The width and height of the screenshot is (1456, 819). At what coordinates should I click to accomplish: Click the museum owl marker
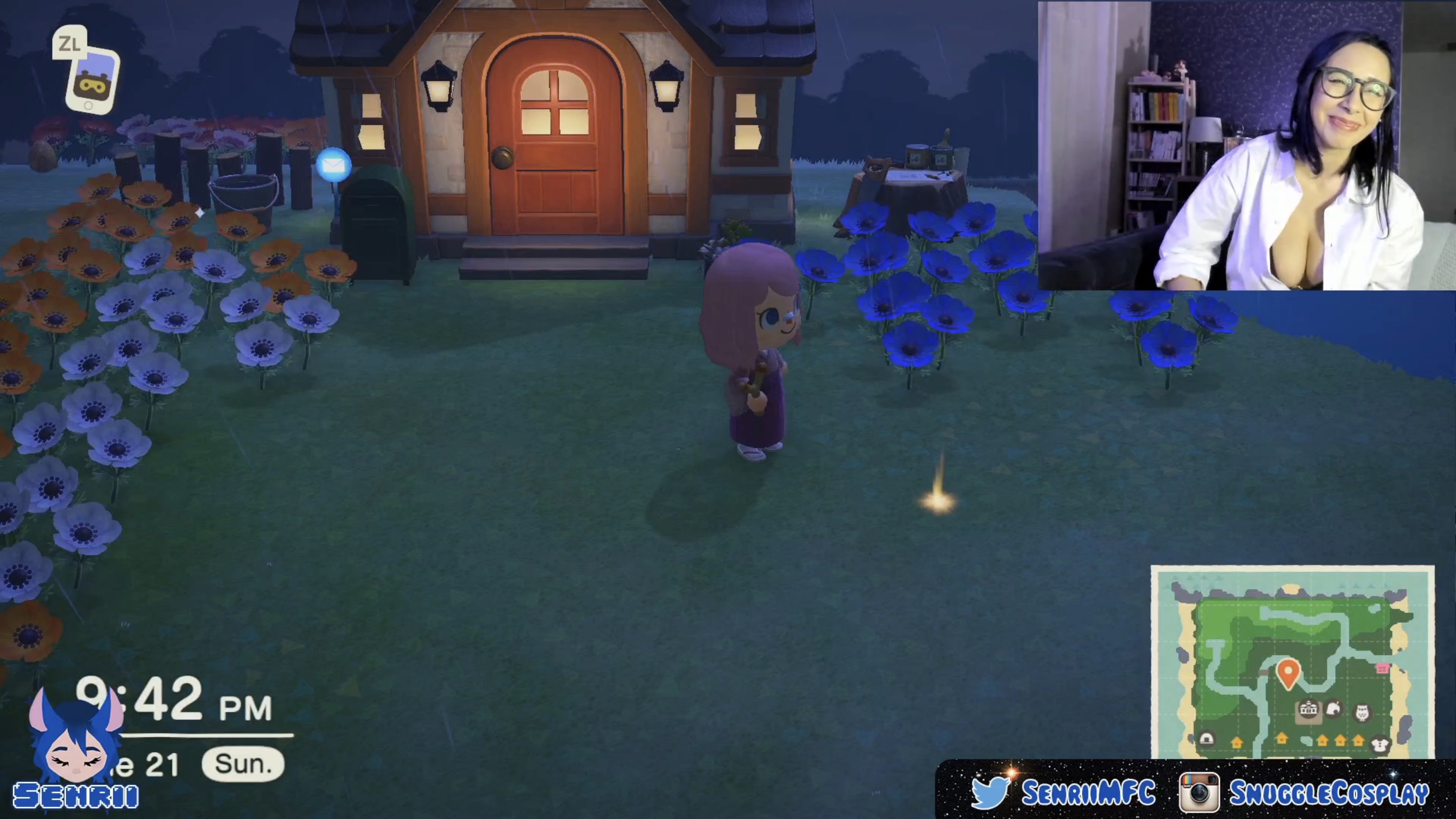click(x=1362, y=712)
